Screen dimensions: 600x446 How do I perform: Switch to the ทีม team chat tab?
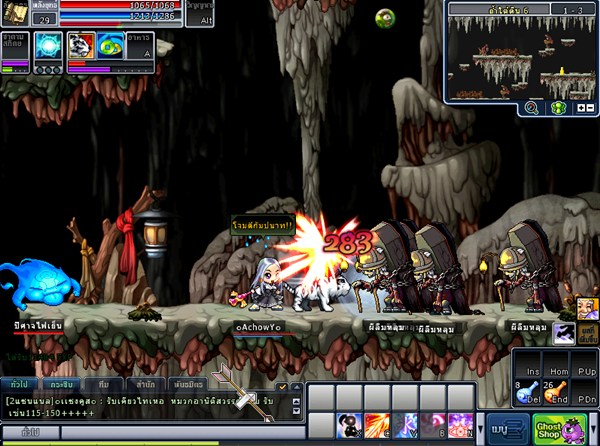tap(104, 384)
